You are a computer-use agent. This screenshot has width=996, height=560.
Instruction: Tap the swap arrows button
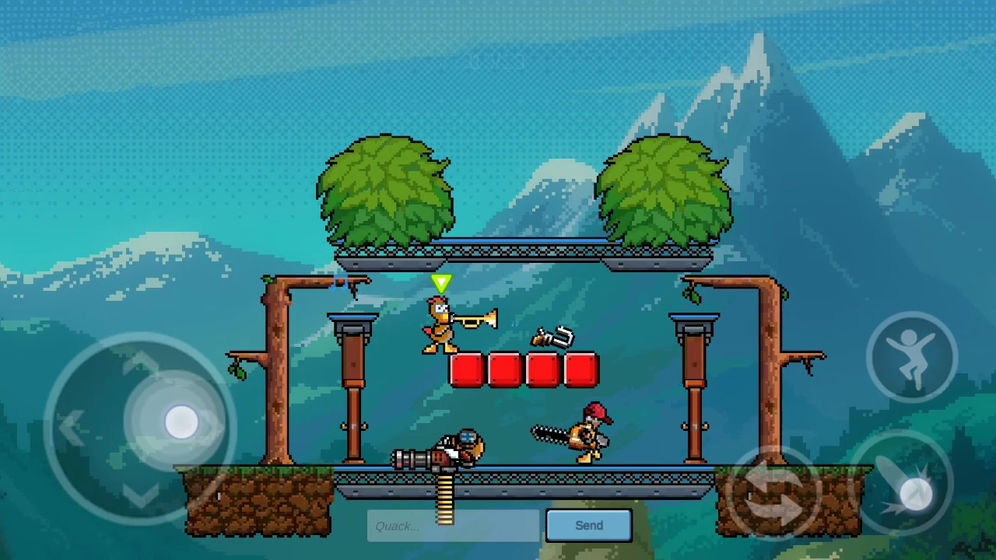coord(773,493)
